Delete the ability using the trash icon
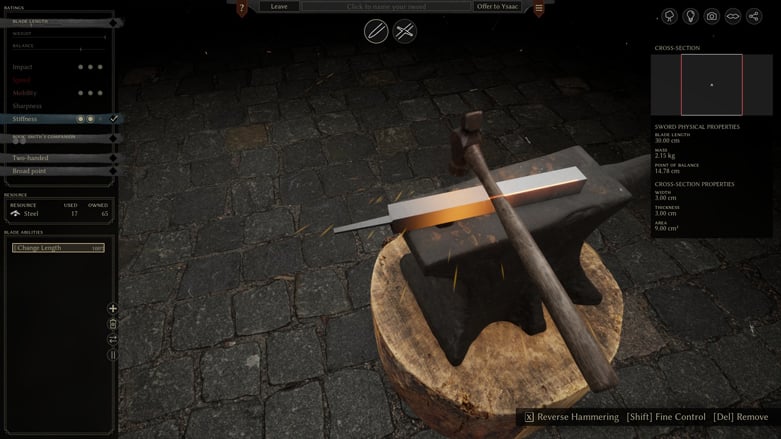781x439 pixels. pos(113,324)
